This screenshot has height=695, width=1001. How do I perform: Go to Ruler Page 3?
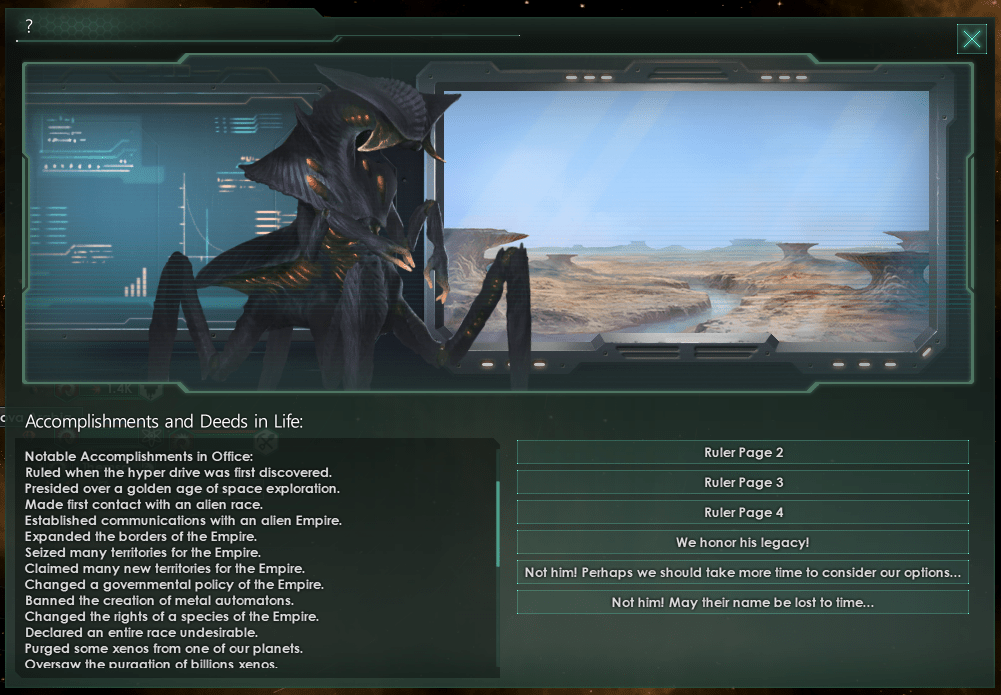coord(743,483)
